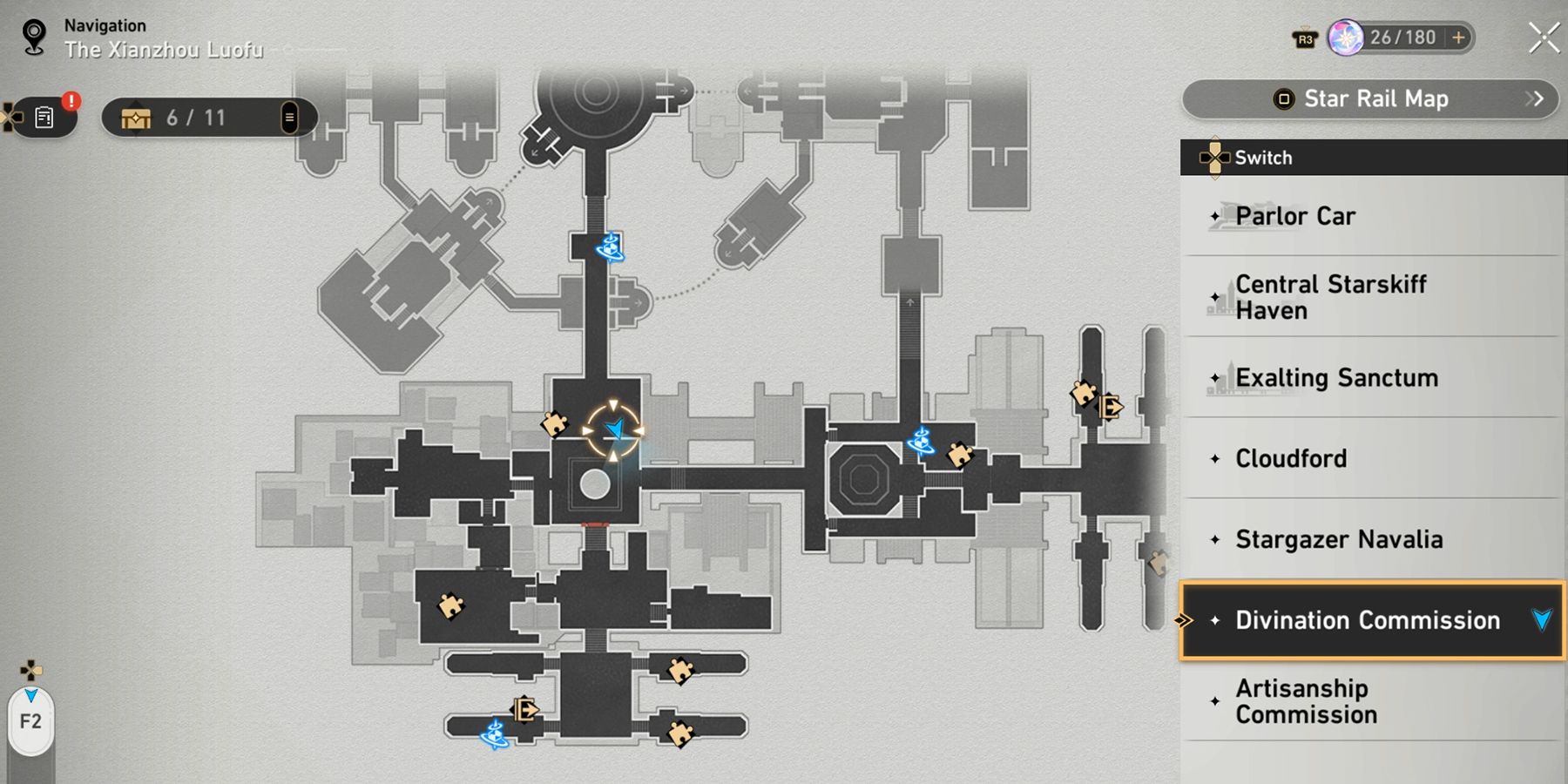Click the R3 controller button icon

[x=1306, y=38]
